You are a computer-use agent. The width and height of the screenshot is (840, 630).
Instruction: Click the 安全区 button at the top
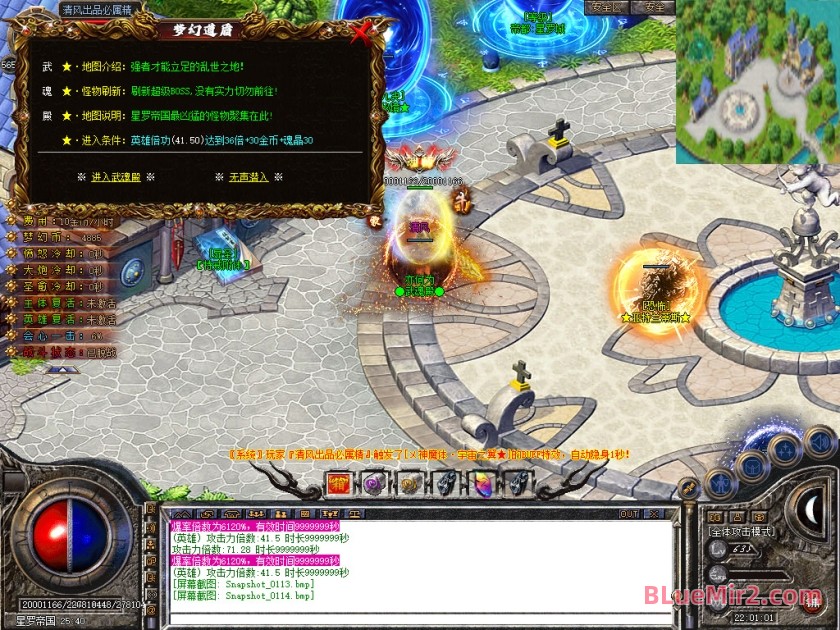pyautogui.click(x=605, y=7)
